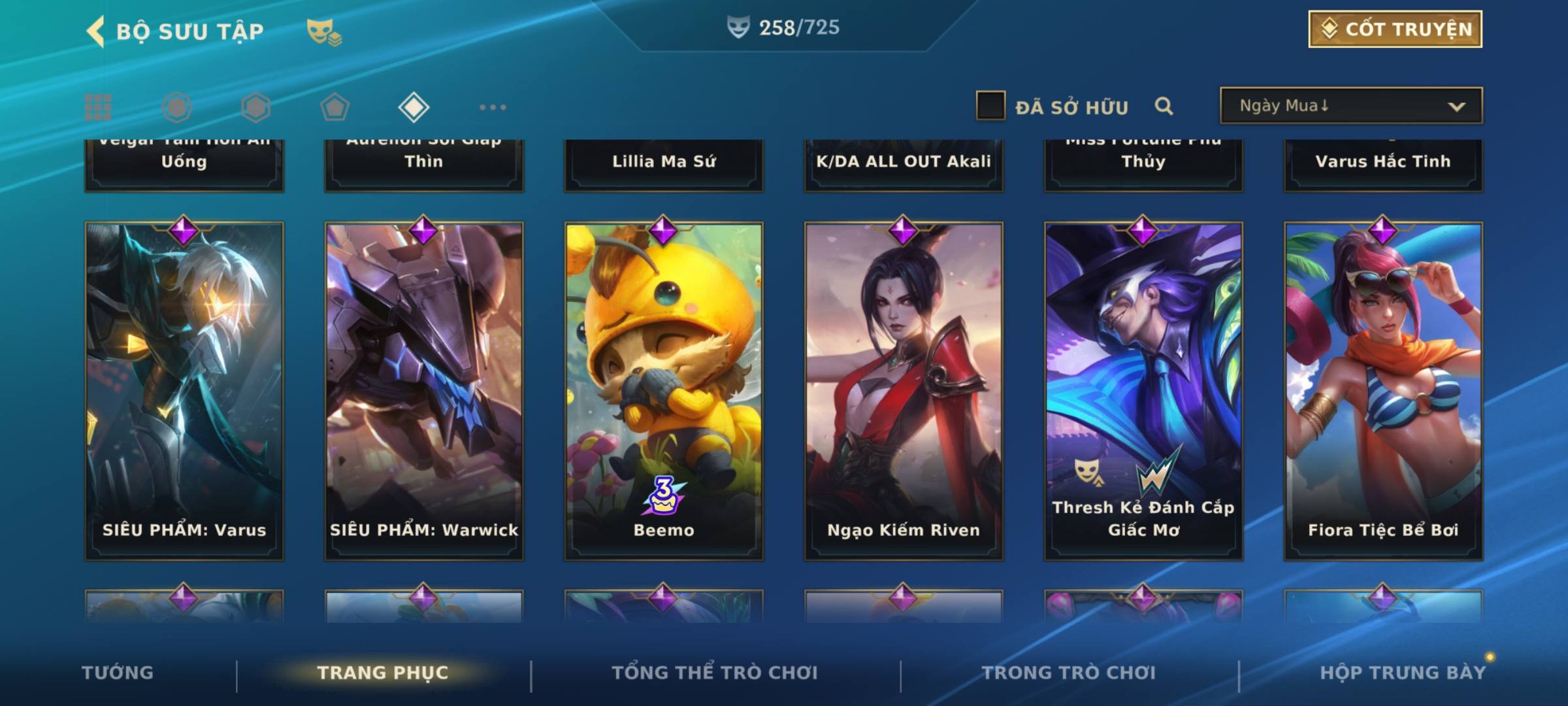
Task: Switch to the Tướng tab
Action: (x=118, y=673)
